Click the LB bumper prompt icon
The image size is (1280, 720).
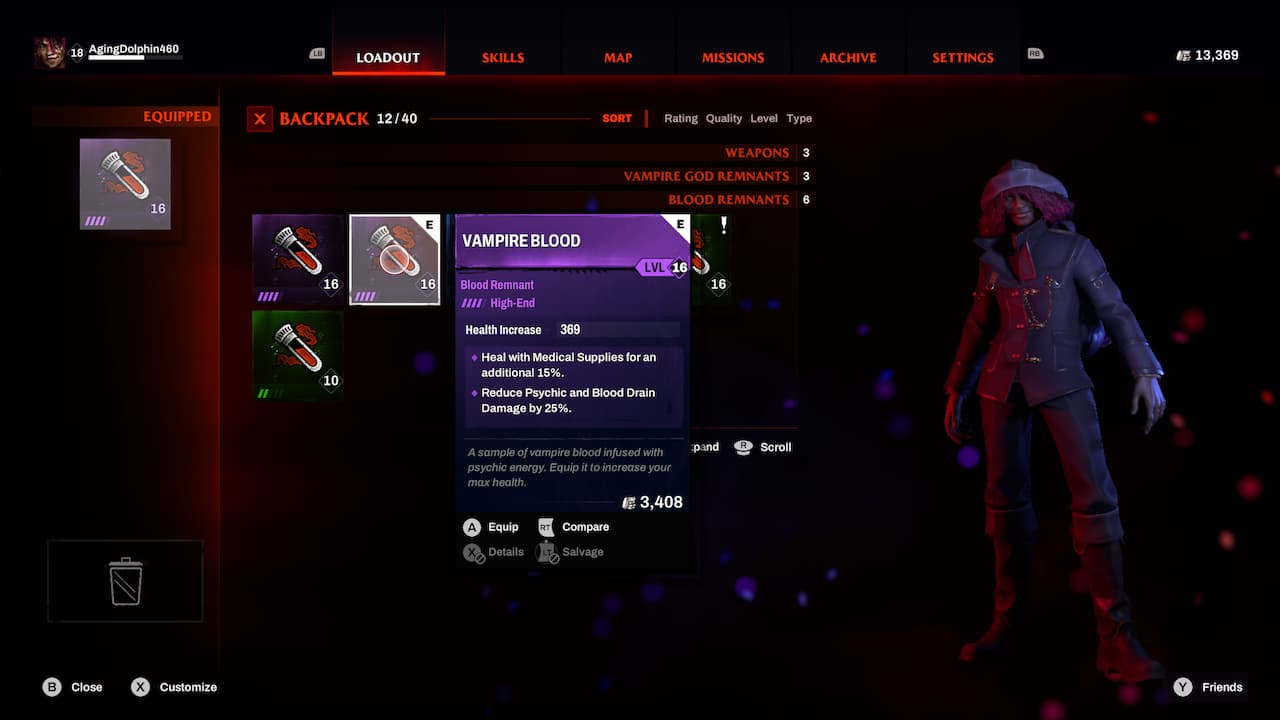click(x=317, y=53)
